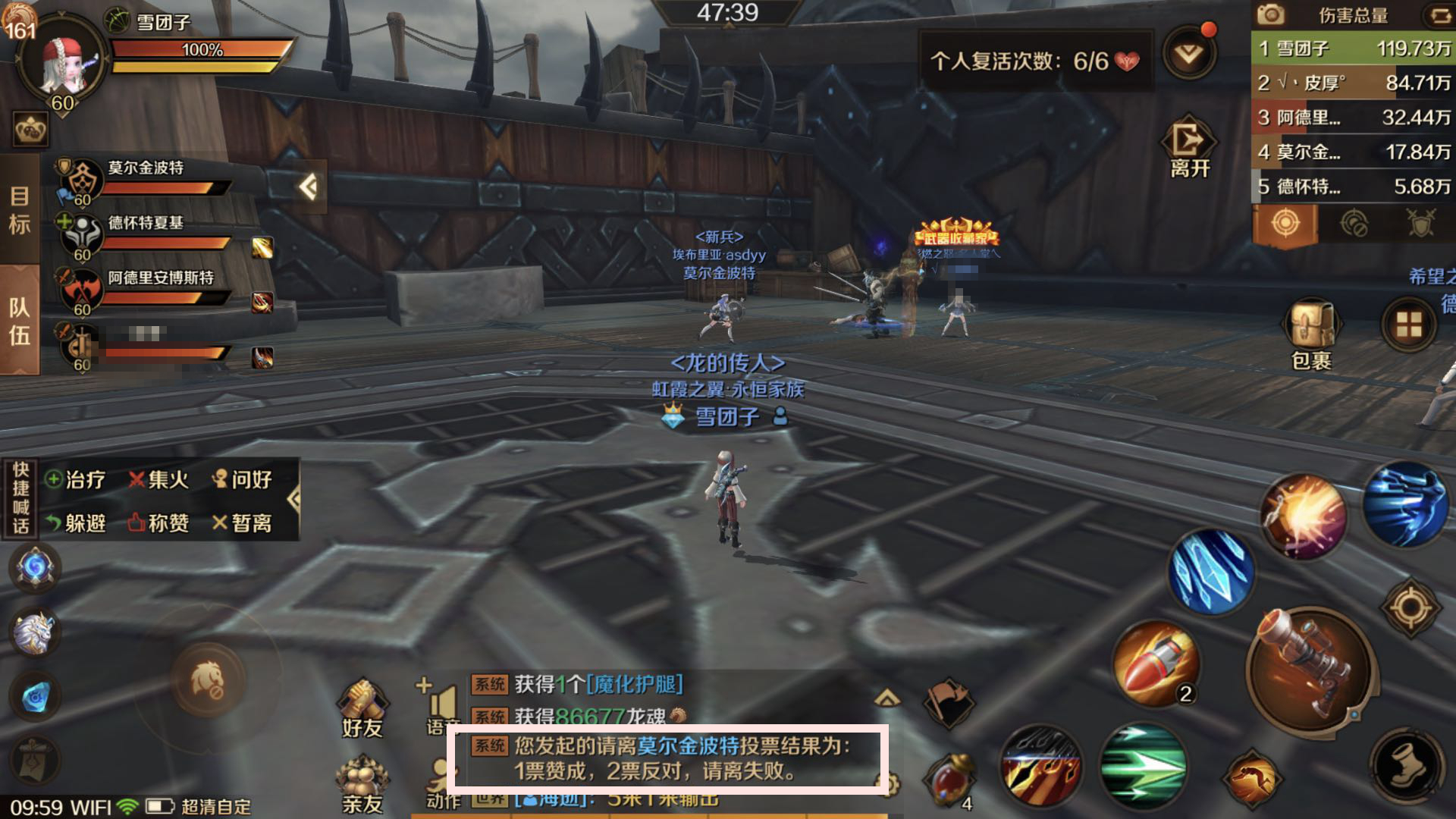1456x819 pixels.
Task: Select the 暂离 away shout
Action: 243,523
